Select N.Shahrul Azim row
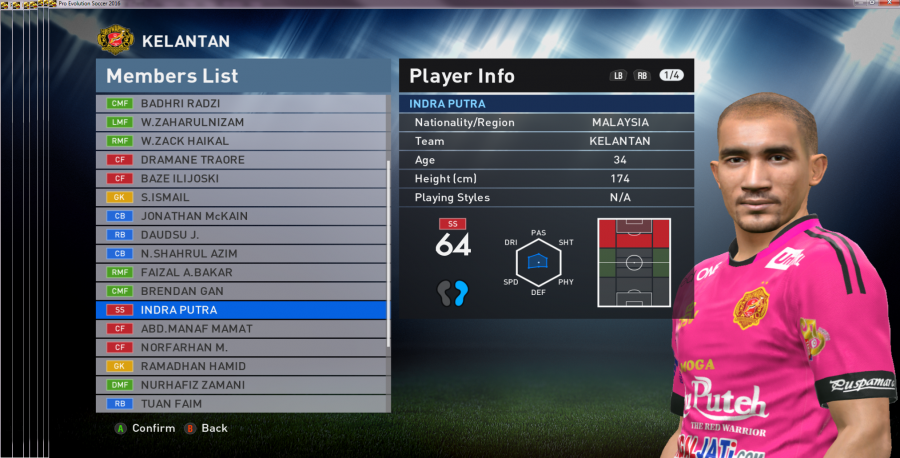 (242, 254)
